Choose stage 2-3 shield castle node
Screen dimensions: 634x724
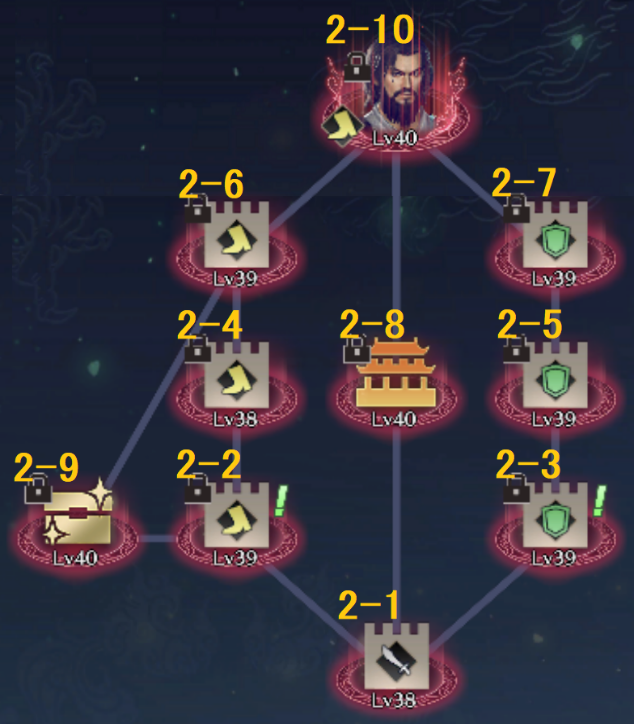coord(554,520)
